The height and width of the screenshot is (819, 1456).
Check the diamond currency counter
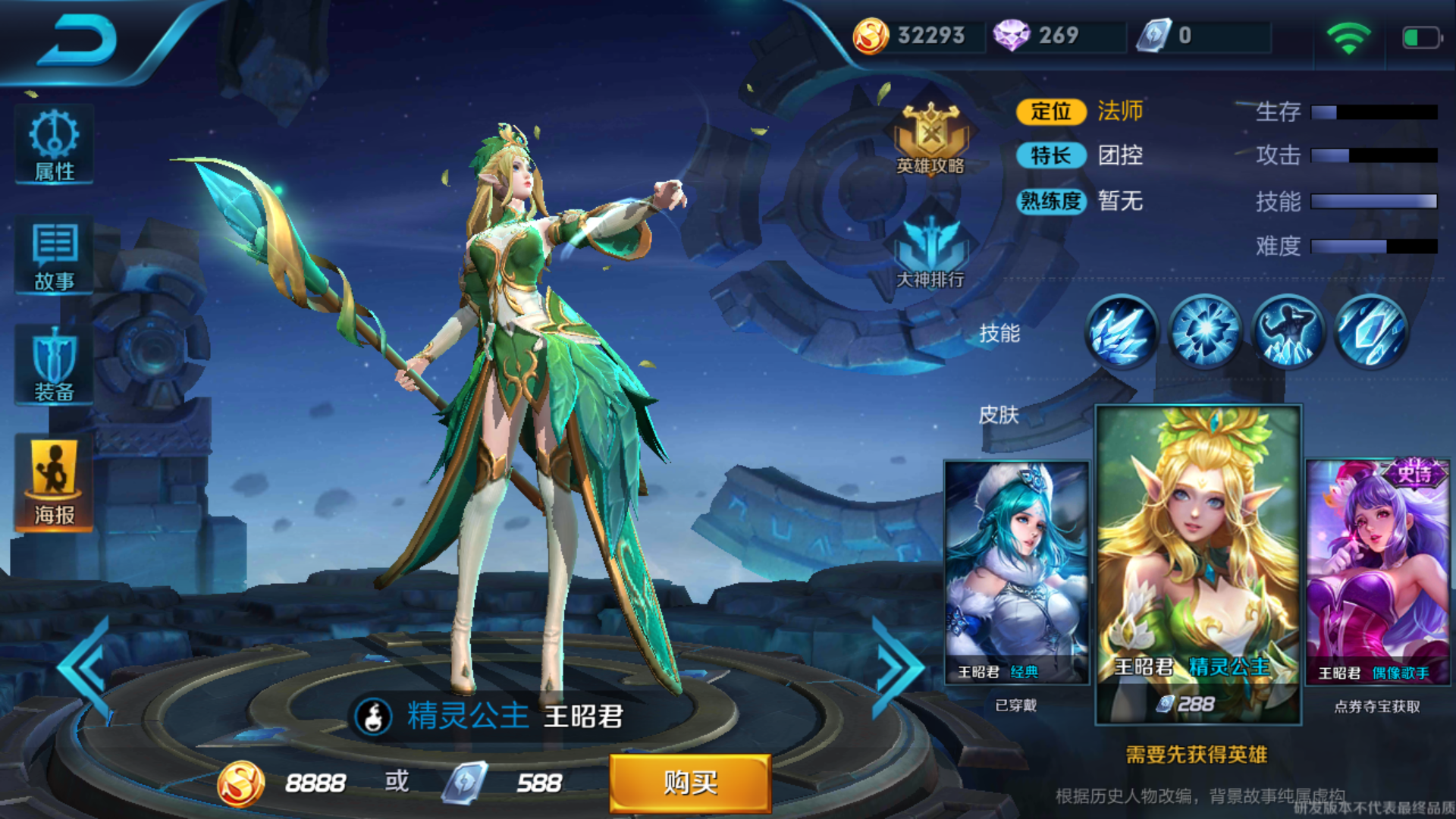pyautogui.click(x=1046, y=35)
